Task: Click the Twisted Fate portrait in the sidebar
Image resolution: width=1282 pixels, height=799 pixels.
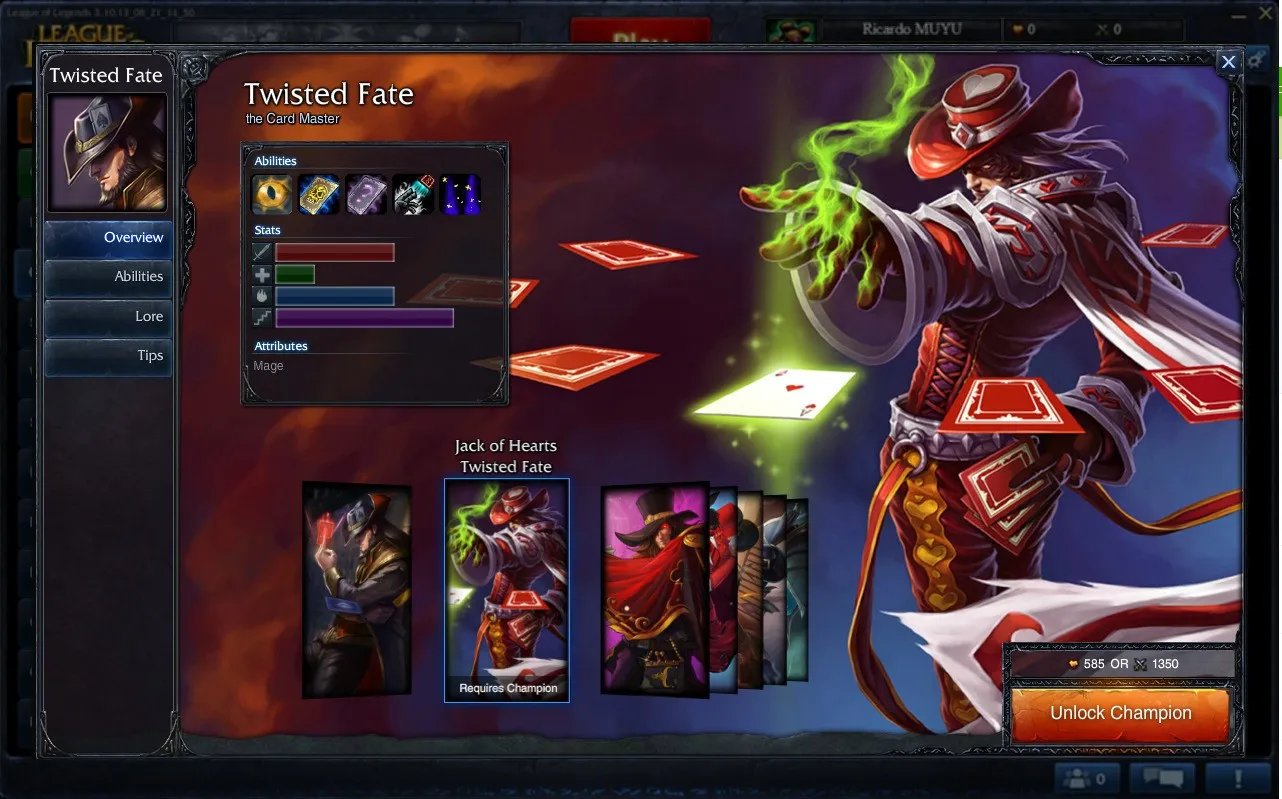Action: coord(107,153)
